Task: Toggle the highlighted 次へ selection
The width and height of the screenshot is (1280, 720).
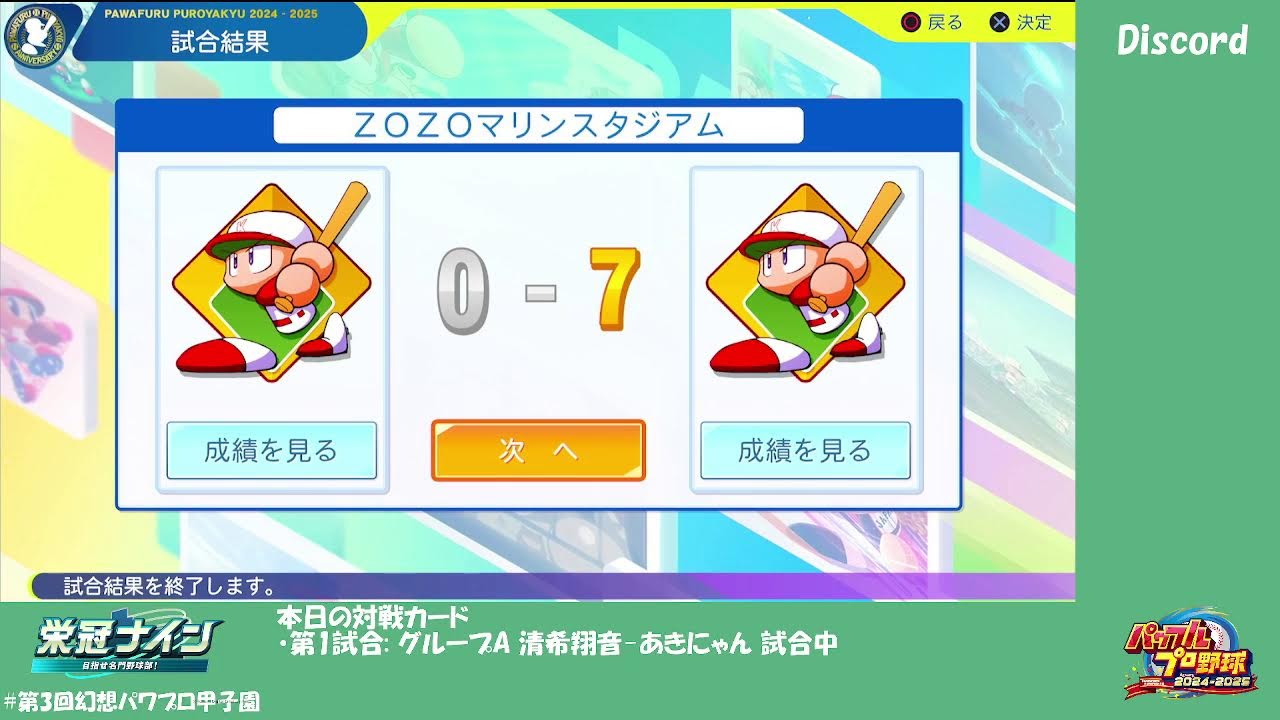Action: 537,451
